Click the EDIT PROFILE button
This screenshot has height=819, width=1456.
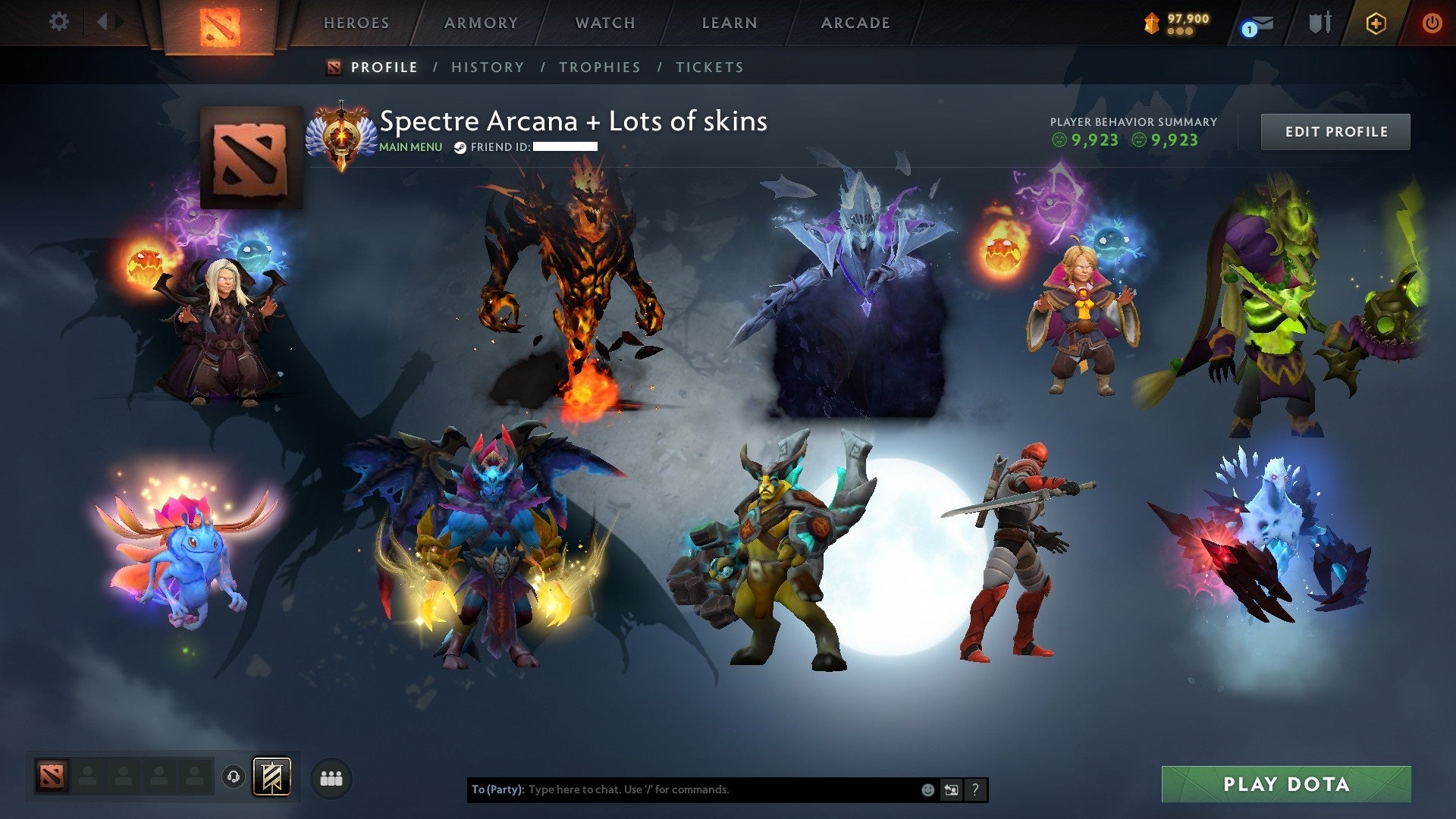[x=1335, y=130]
